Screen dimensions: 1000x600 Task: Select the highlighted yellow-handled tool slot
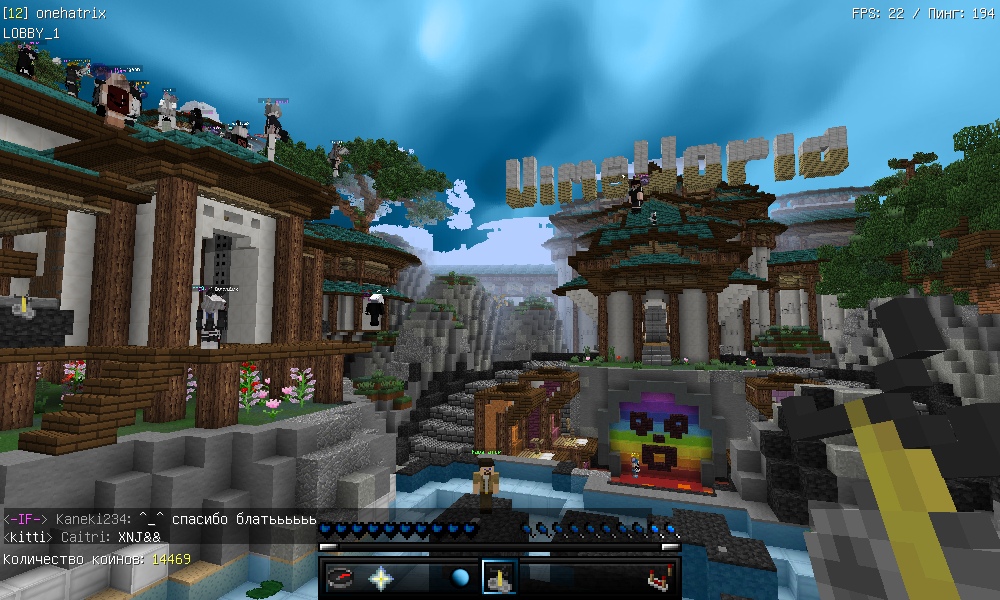point(499,578)
